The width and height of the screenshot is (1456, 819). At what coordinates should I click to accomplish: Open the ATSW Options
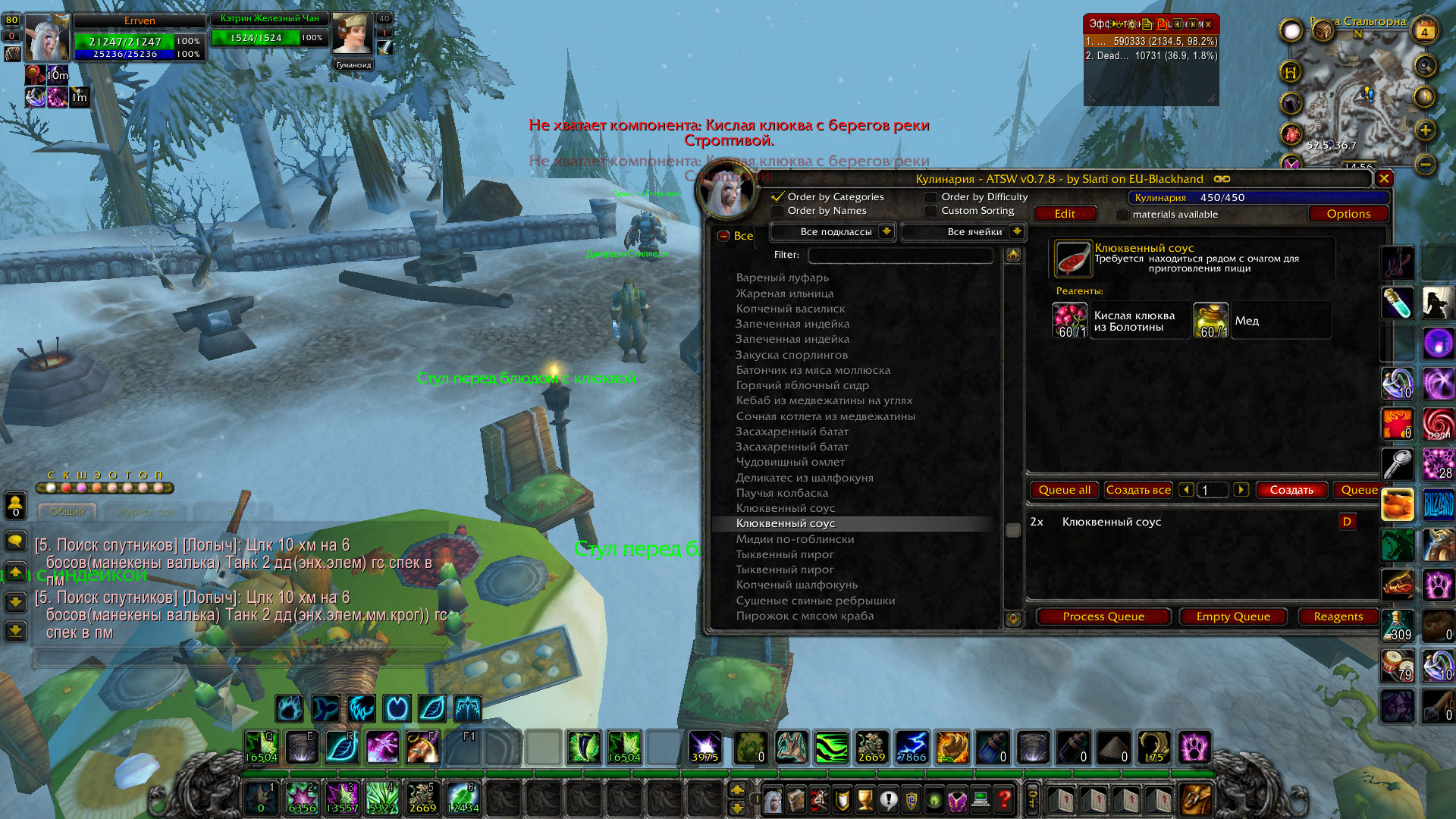click(1348, 214)
